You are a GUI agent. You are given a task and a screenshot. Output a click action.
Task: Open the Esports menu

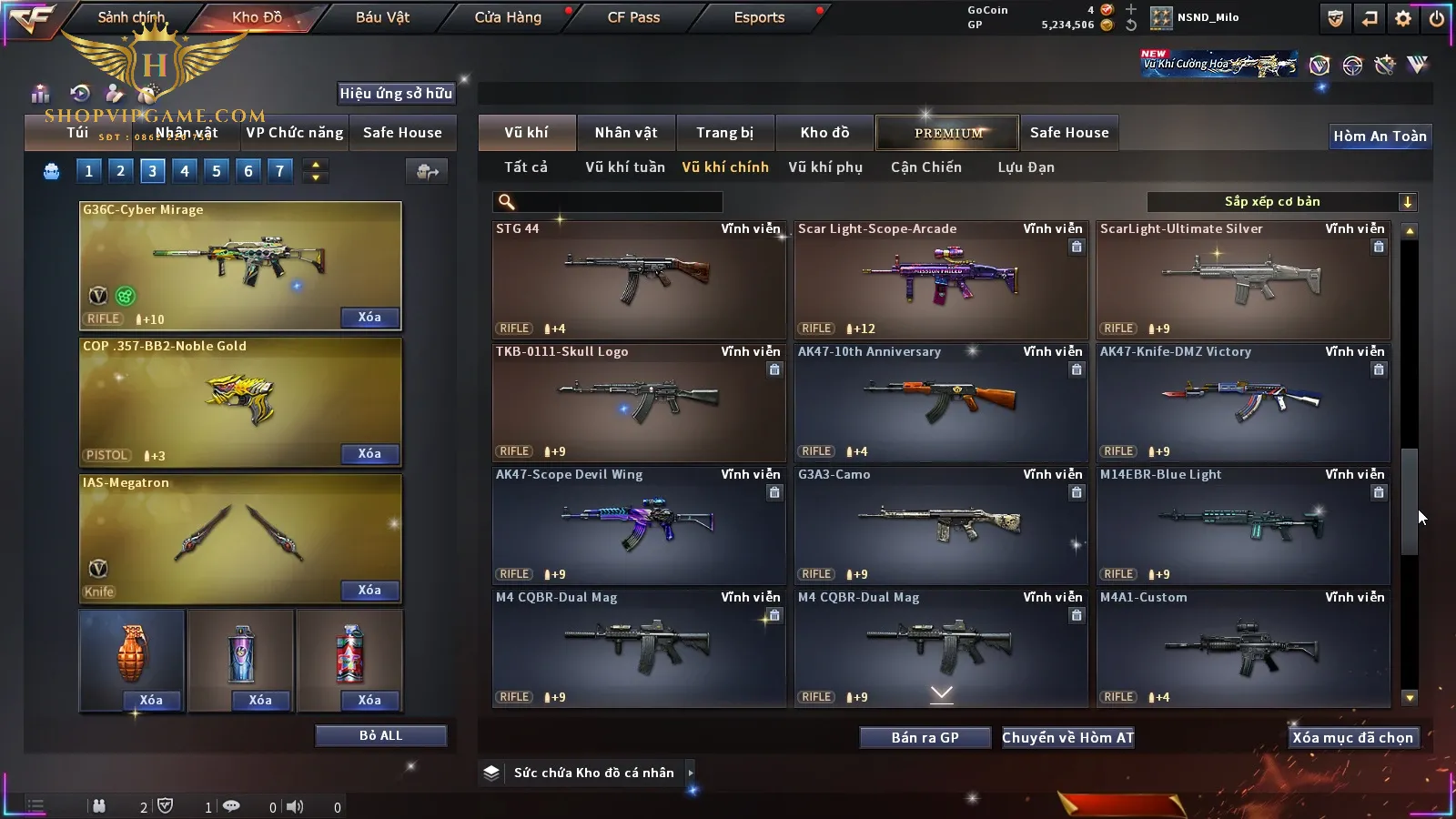[x=759, y=17]
